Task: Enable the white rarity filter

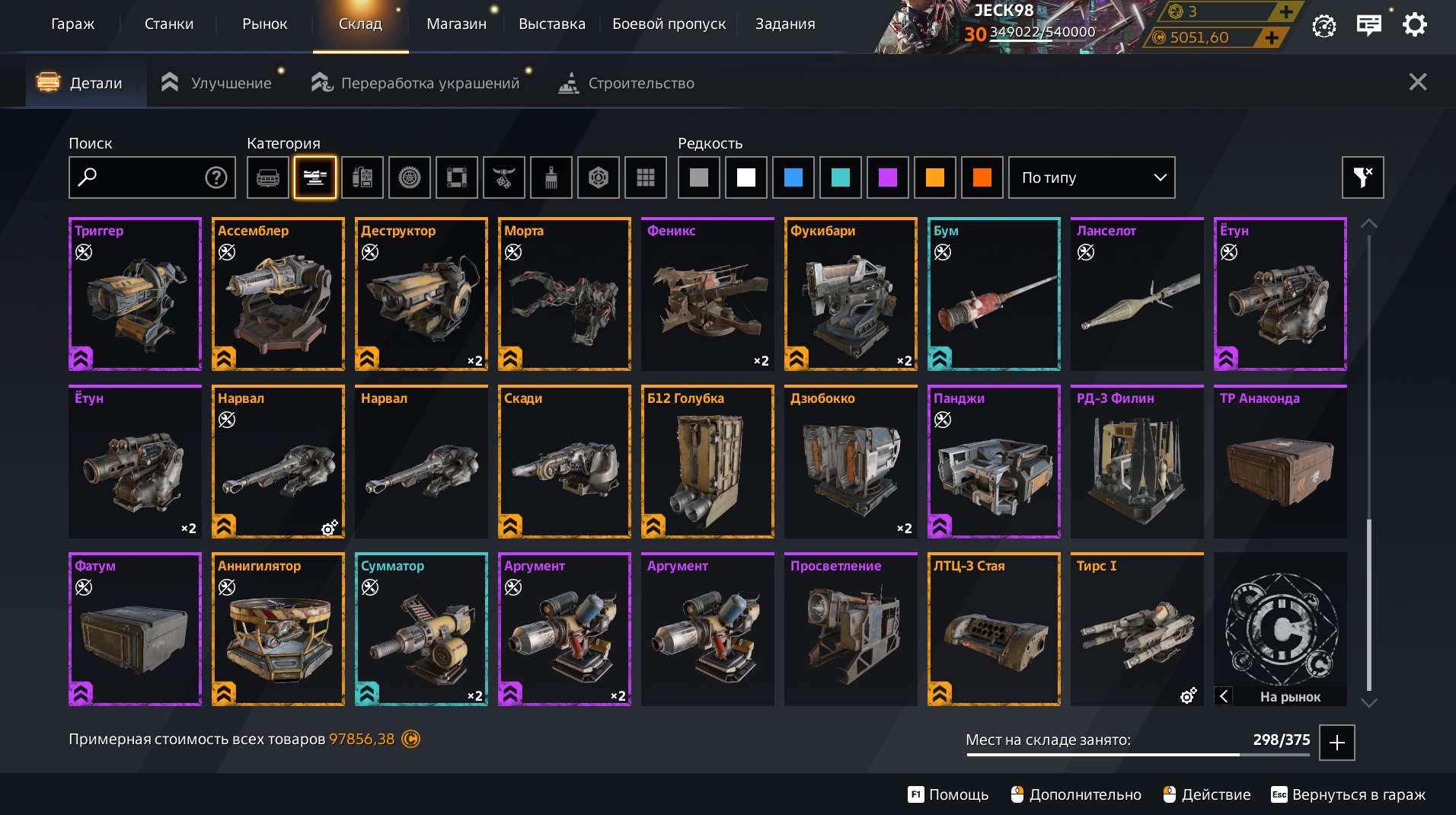Action: (746, 177)
